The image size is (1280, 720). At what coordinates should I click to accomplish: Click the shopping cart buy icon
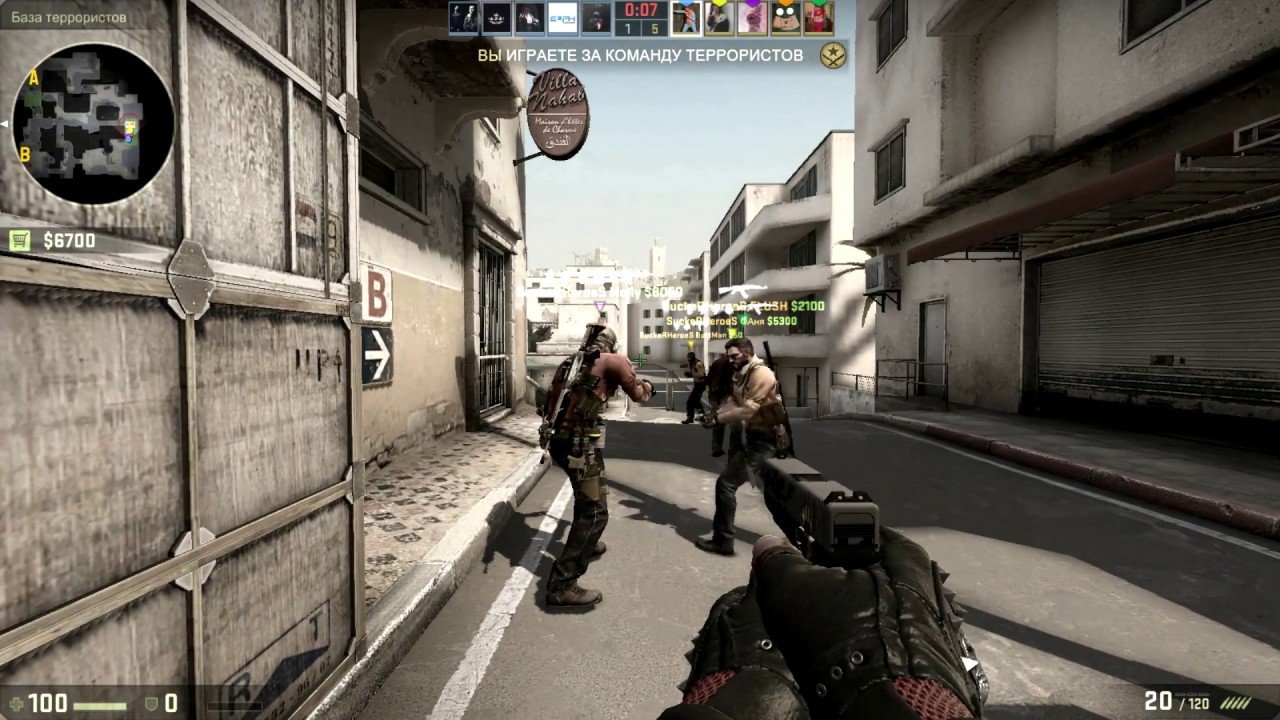[x=20, y=240]
